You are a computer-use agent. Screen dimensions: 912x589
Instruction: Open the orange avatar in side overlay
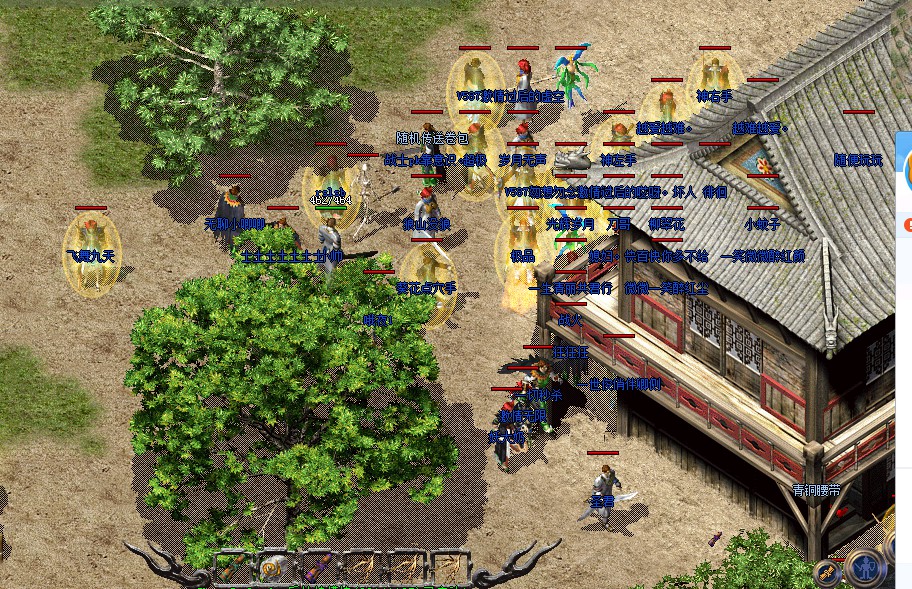pyautogui.click(x=908, y=172)
